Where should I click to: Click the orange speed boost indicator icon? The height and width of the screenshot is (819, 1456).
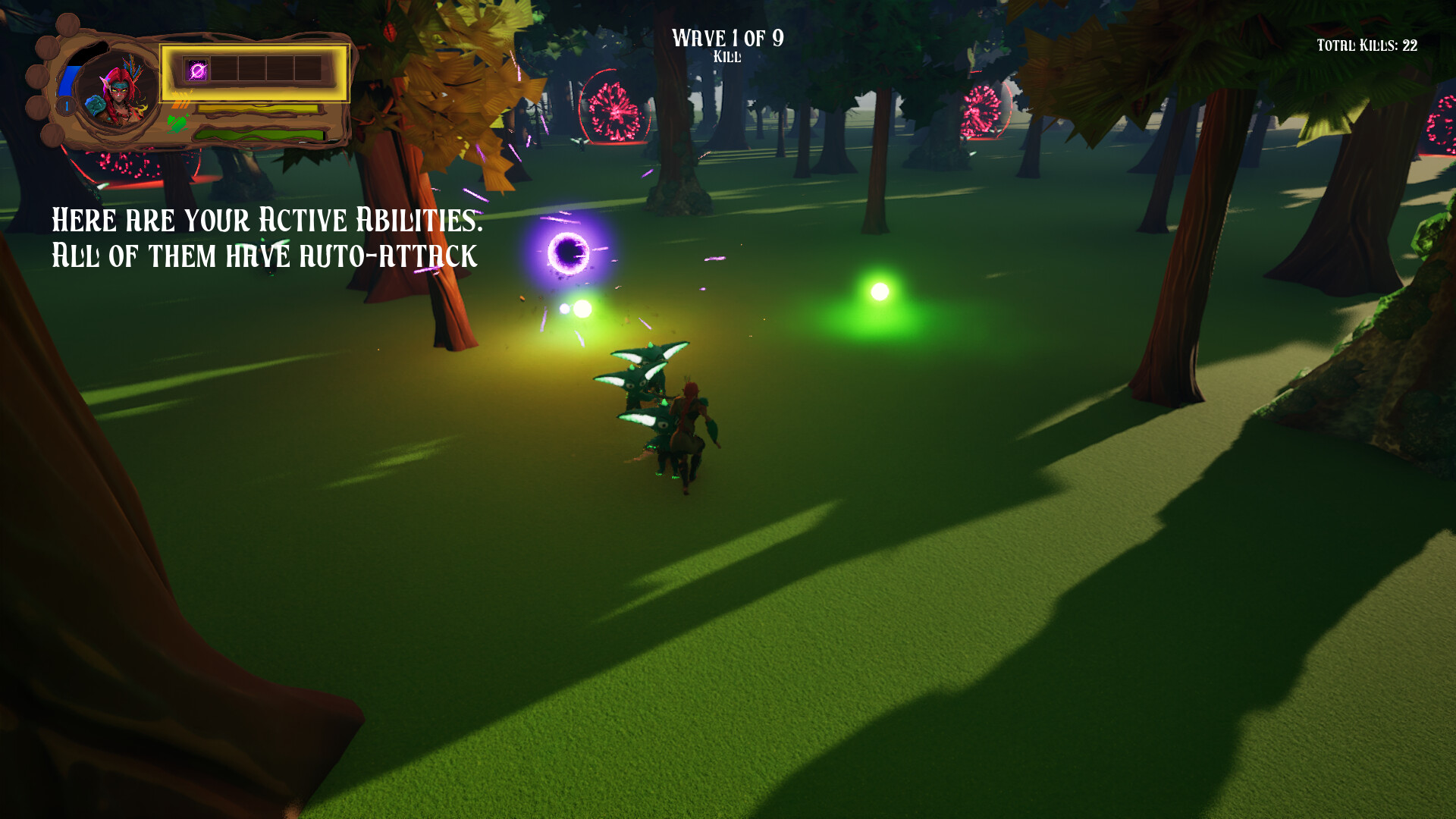click(181, 104)
